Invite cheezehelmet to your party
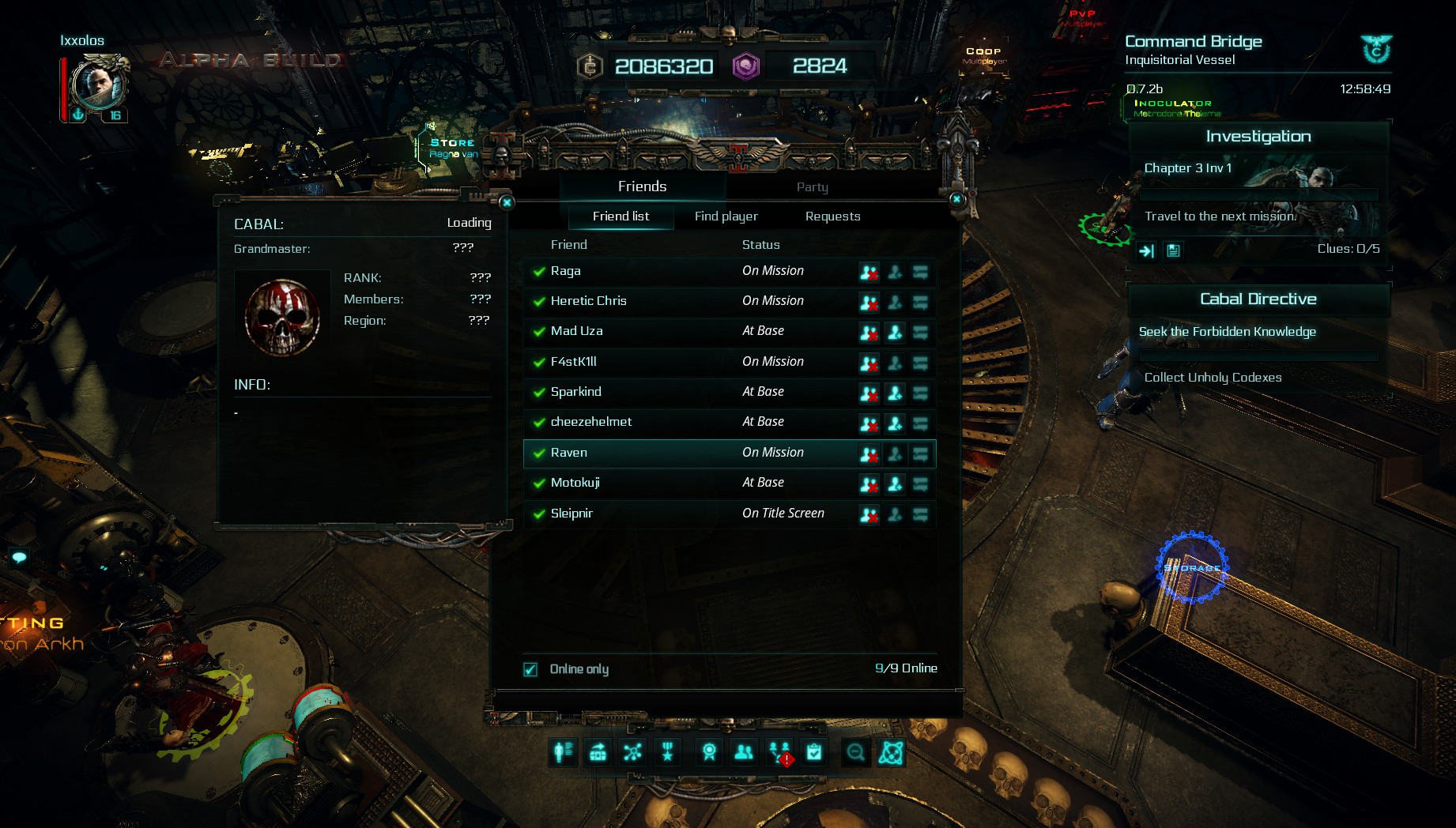 click(x=895, y=423)
